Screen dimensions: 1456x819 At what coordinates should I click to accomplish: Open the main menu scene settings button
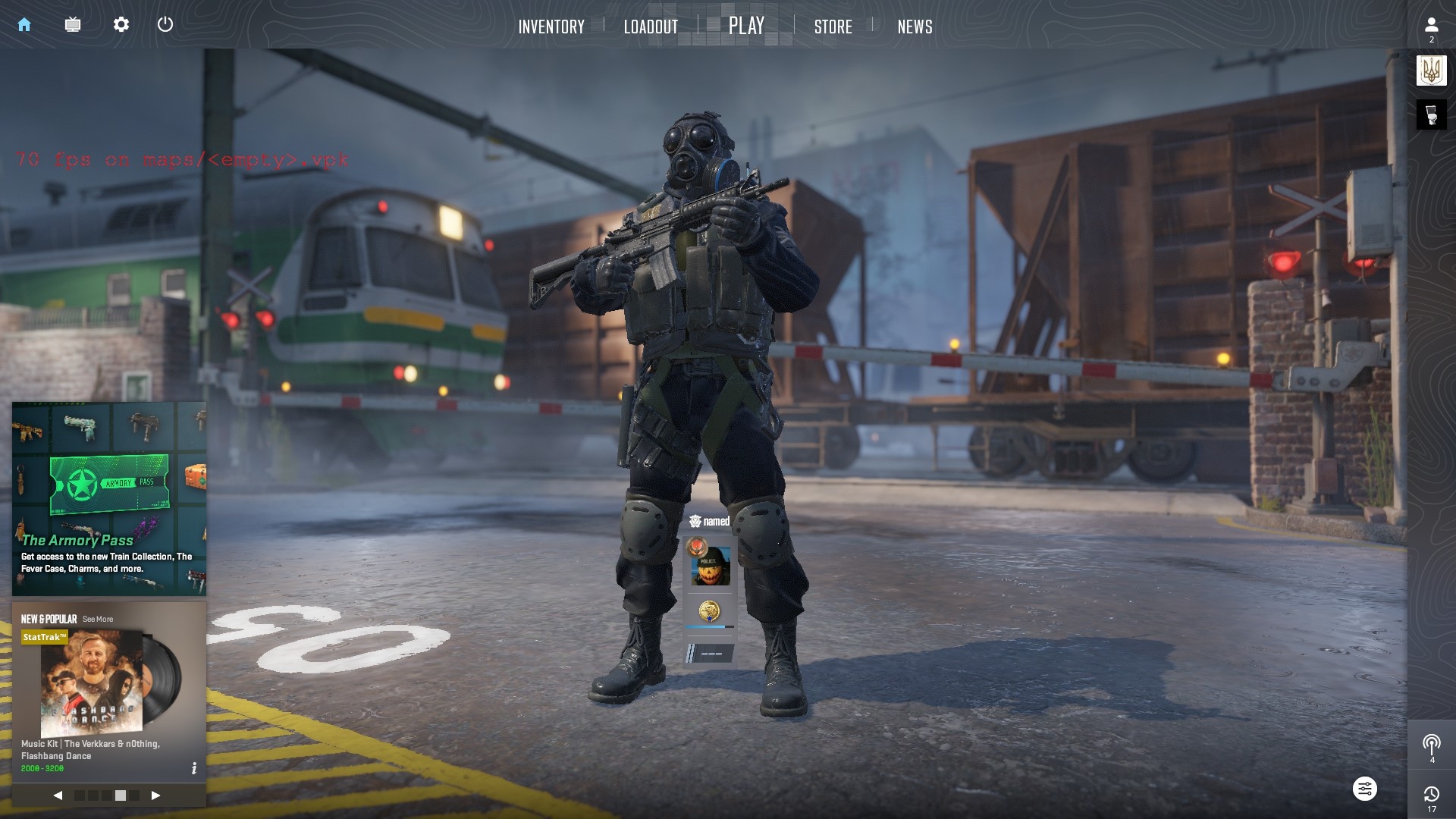click(1364, 789)
